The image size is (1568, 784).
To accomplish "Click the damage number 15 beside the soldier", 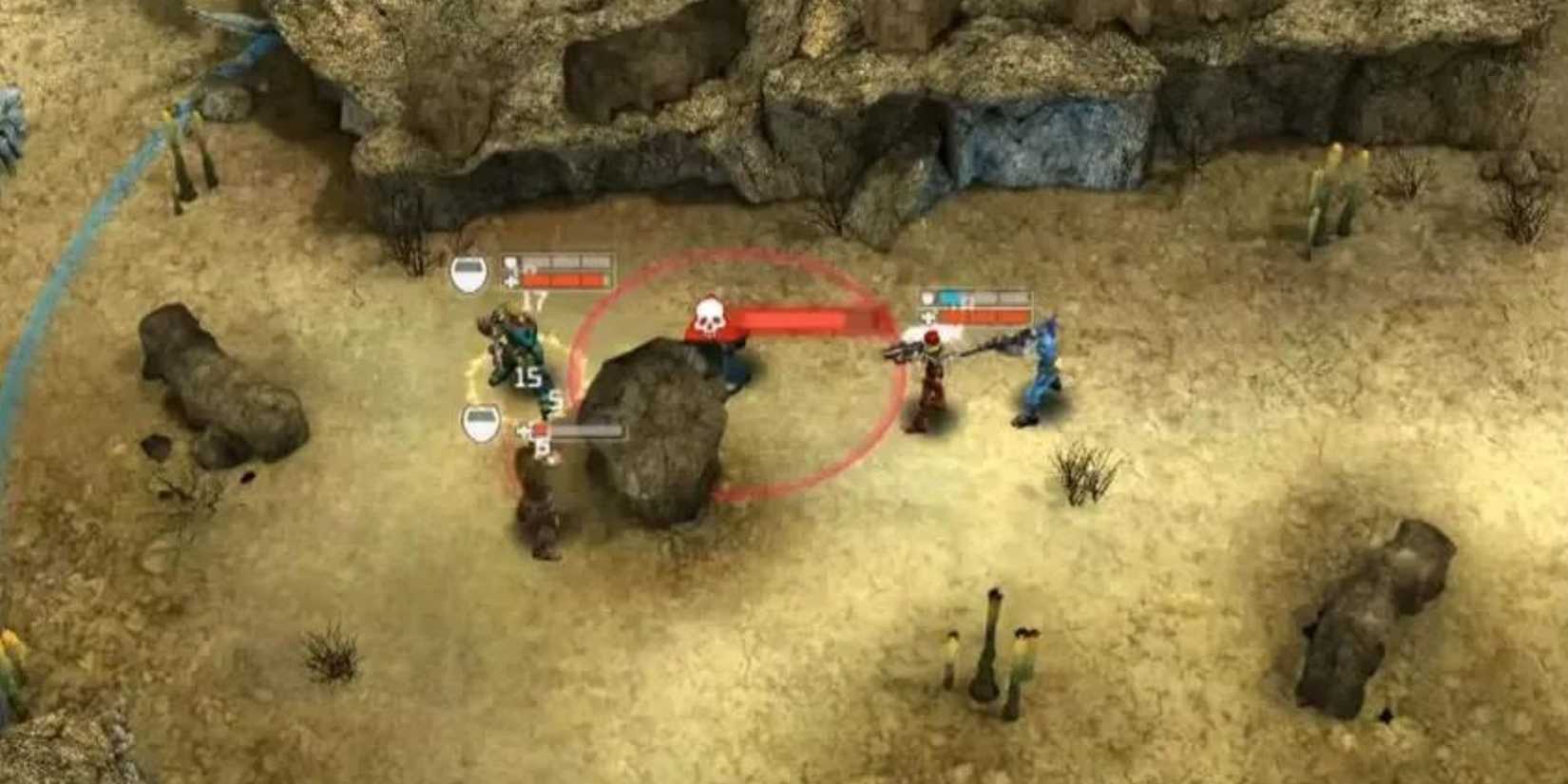I will point(527,376).
